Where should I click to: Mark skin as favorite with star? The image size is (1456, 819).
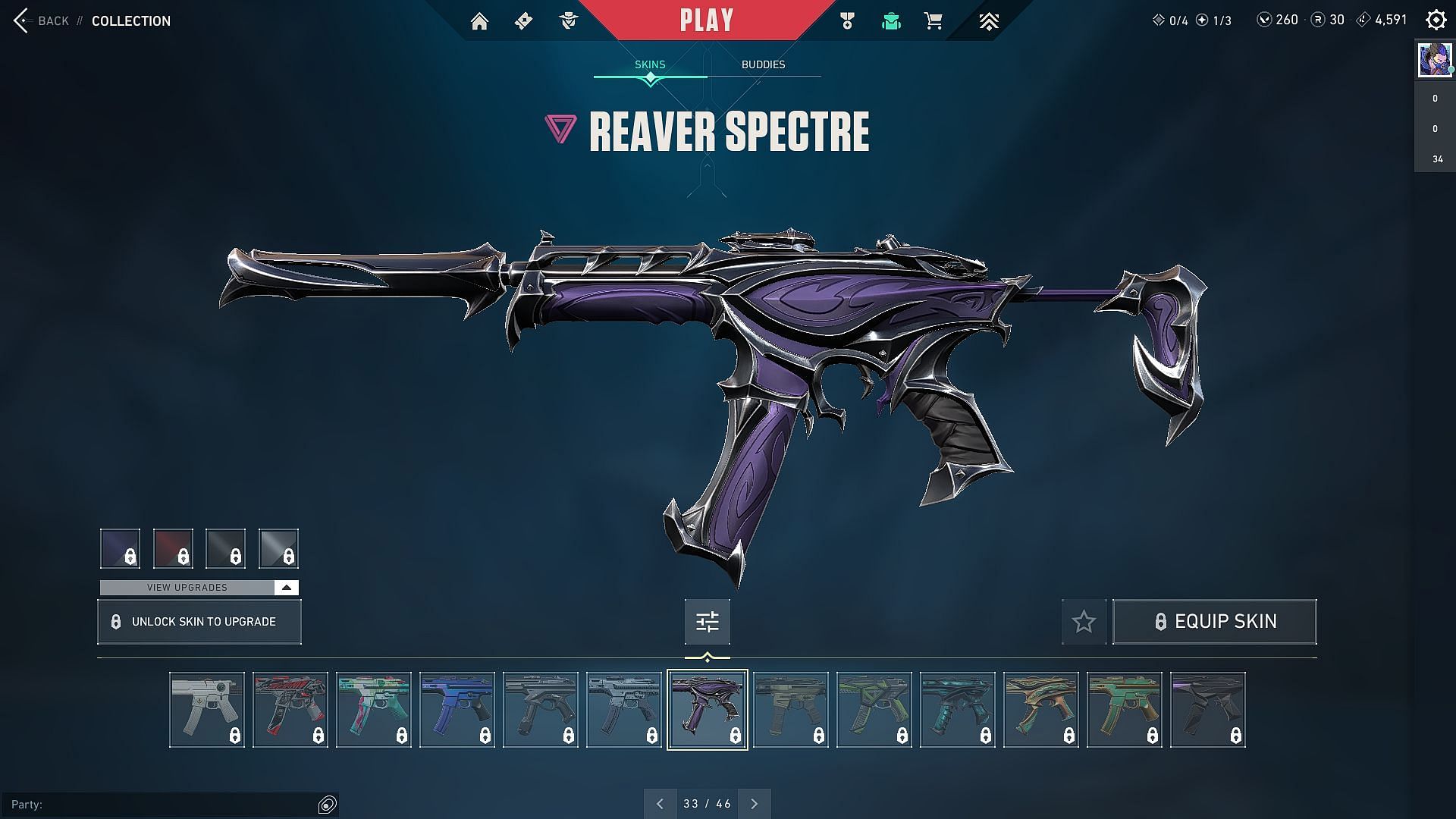(1084, 622)
